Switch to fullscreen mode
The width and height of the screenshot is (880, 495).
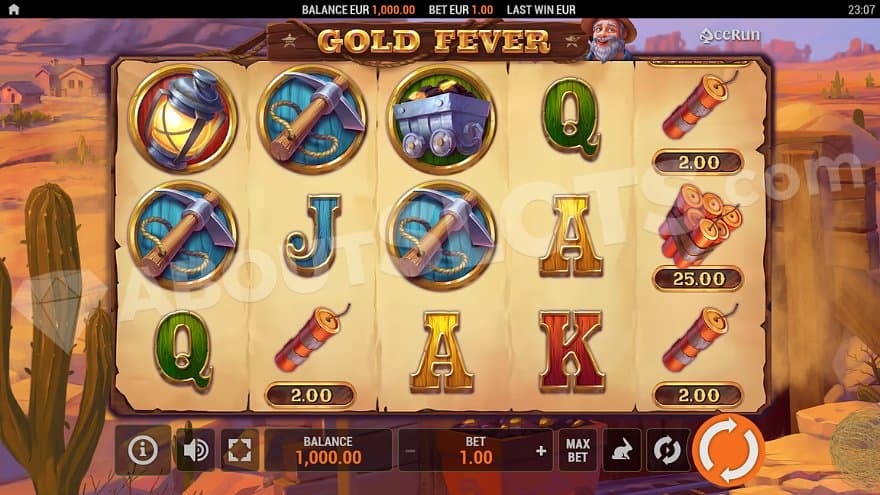[x=240, y=450]
